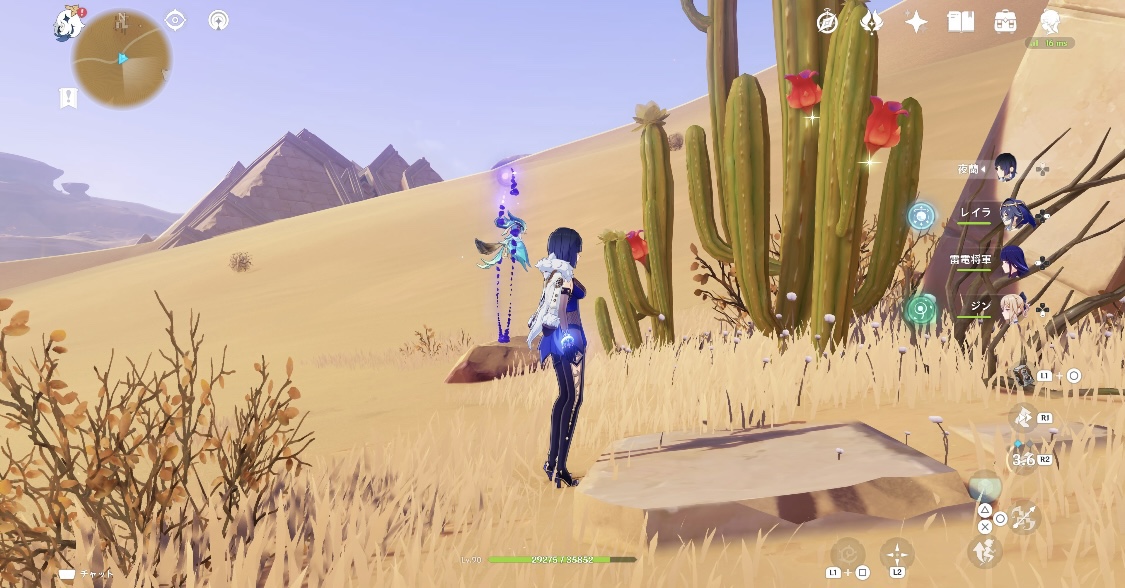Viewport: 1125px width, 588px height.
Task: Open the map from the minimap
Action: pyautogui.click(x=121, y=60)
